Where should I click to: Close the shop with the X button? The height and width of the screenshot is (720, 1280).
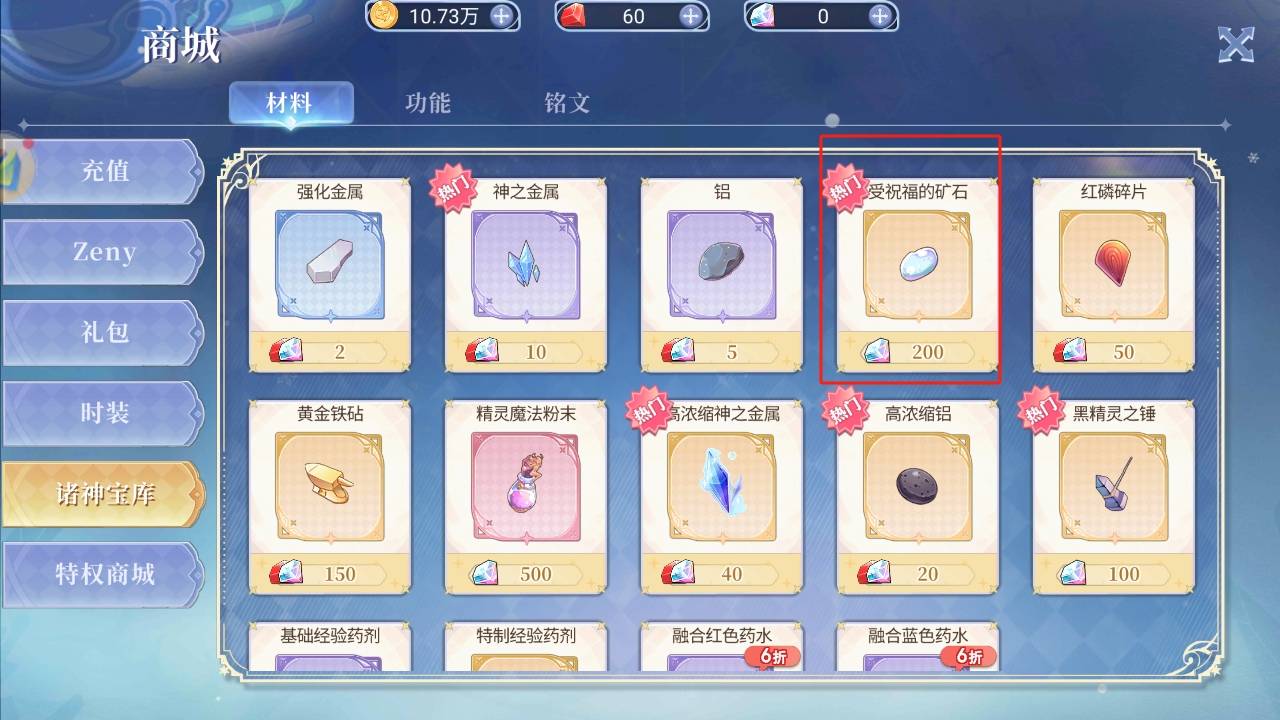point(1236,45)
